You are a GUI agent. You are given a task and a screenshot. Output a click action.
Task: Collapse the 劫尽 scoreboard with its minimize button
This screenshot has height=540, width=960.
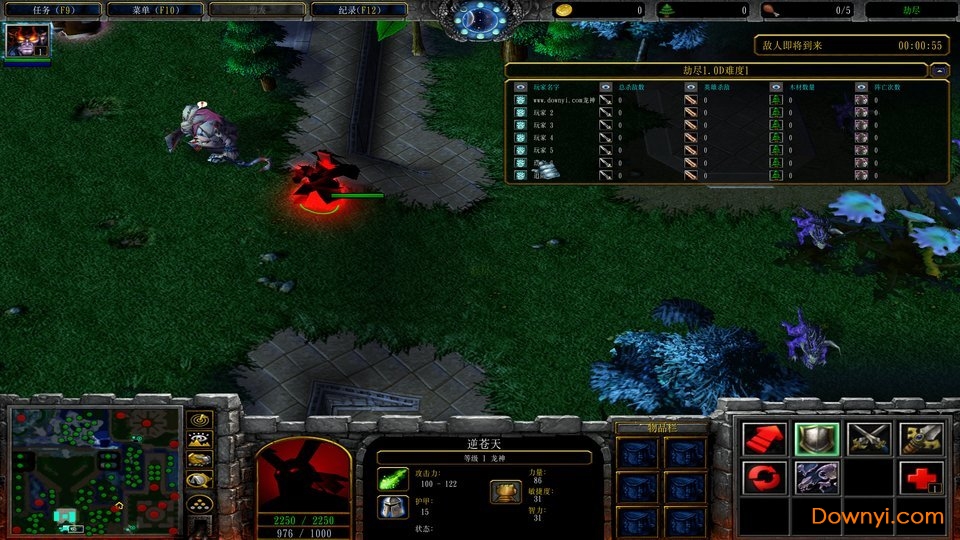939,70
